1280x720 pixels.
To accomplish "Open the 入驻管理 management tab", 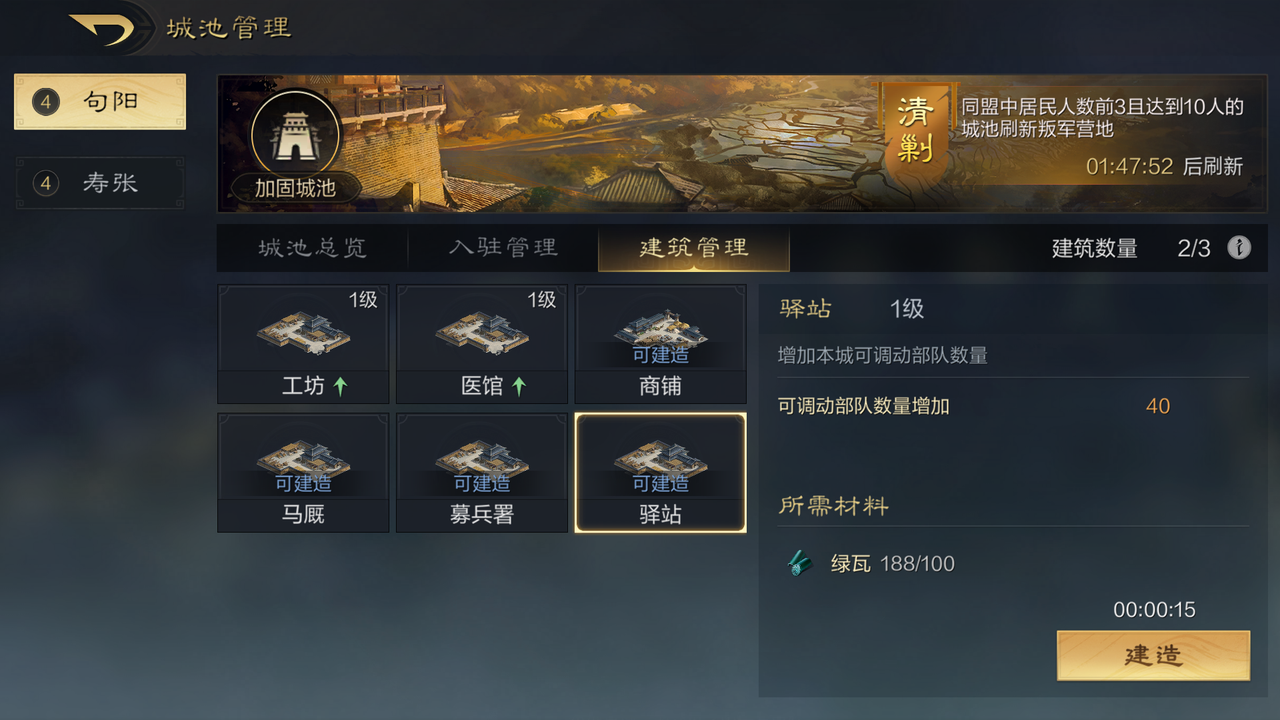I will (502, 249).
